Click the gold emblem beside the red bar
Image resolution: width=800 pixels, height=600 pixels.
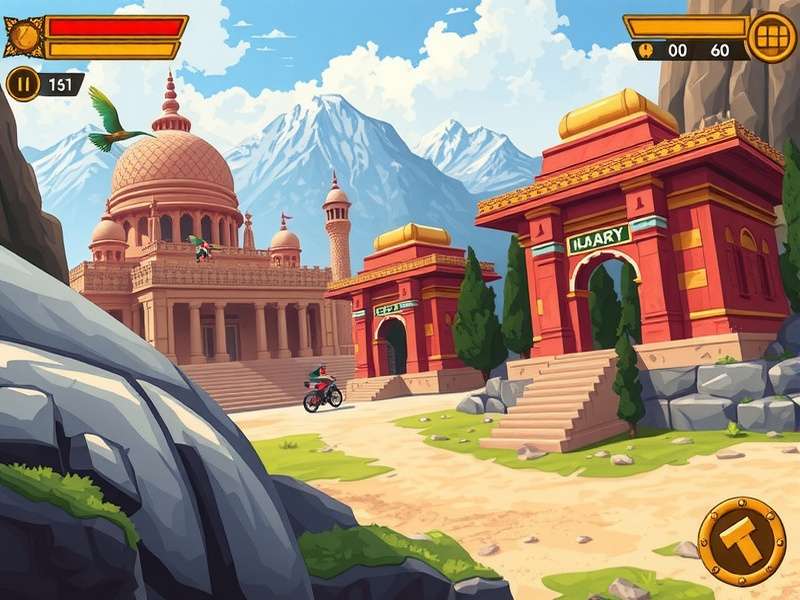24,37
